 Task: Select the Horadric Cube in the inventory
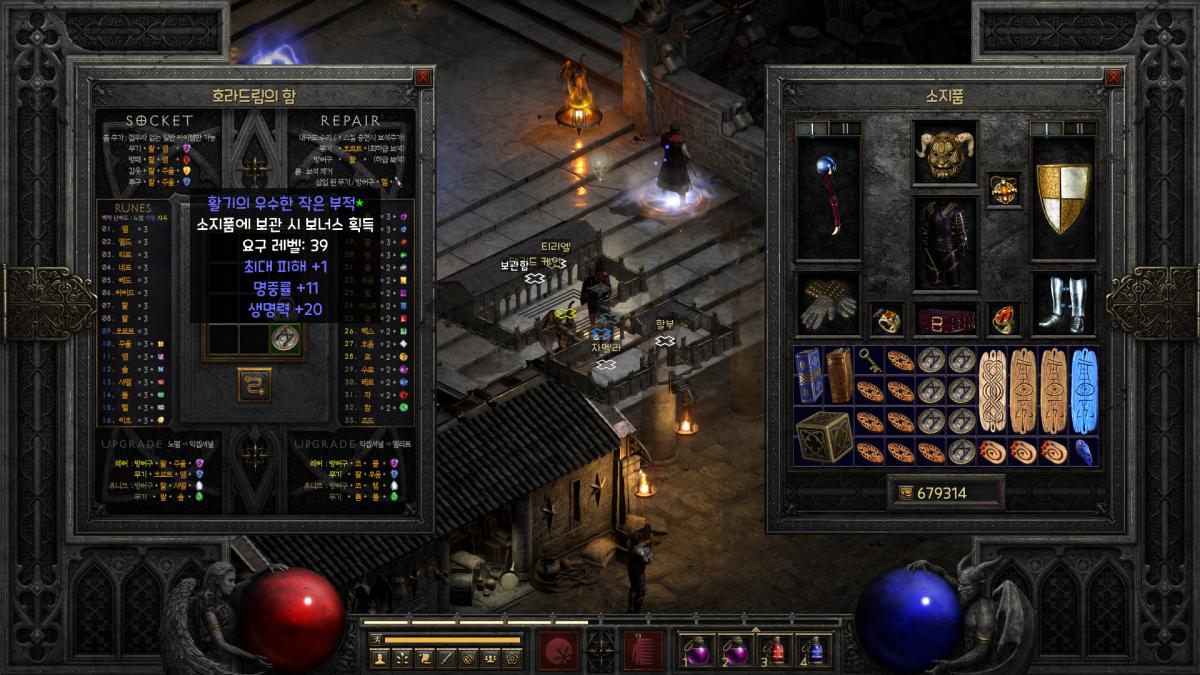tap(824, 436)
